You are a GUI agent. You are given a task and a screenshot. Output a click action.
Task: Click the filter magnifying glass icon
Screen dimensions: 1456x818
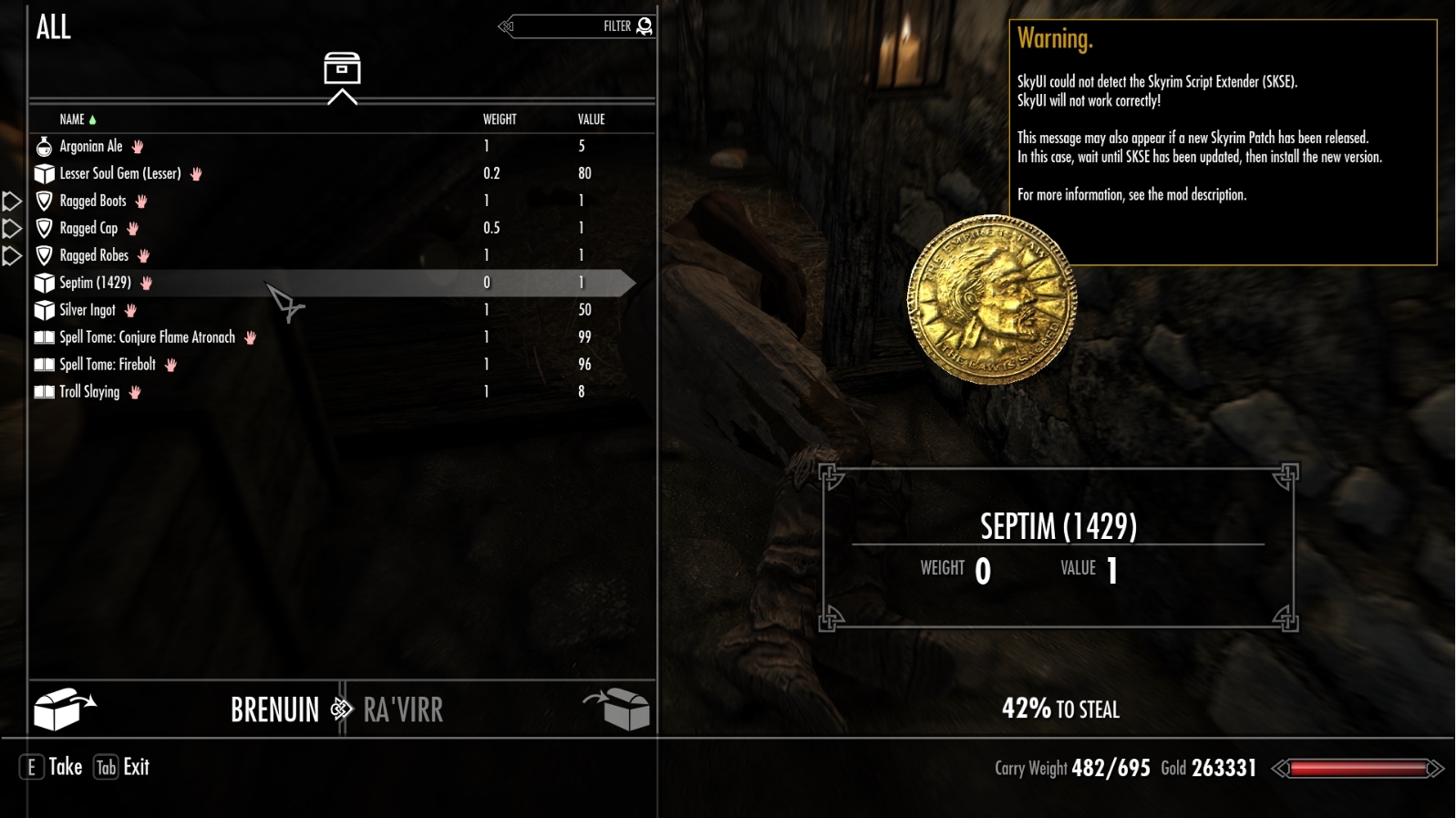[x=645, y=26]
